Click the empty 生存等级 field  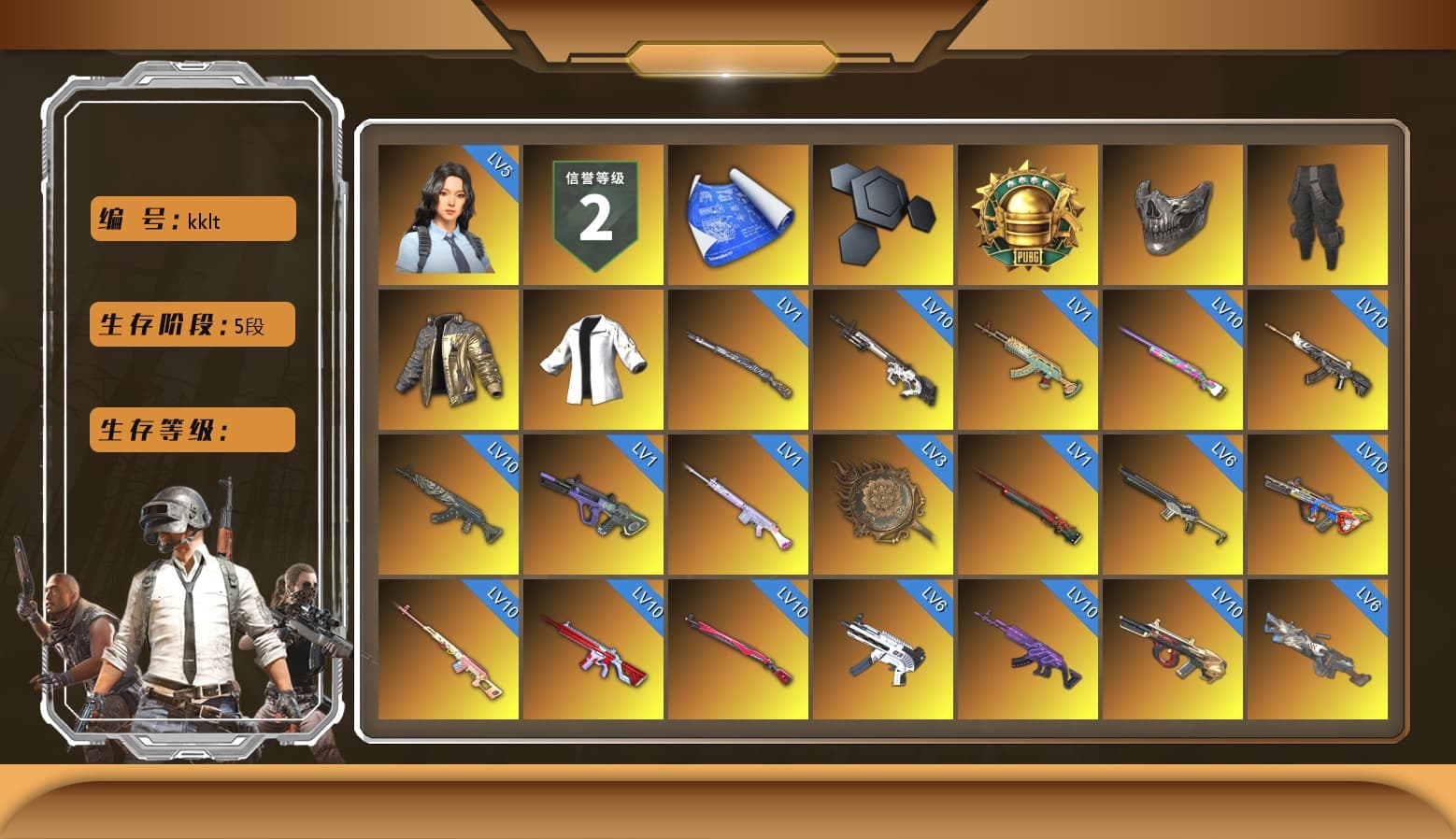coord(192,430)
